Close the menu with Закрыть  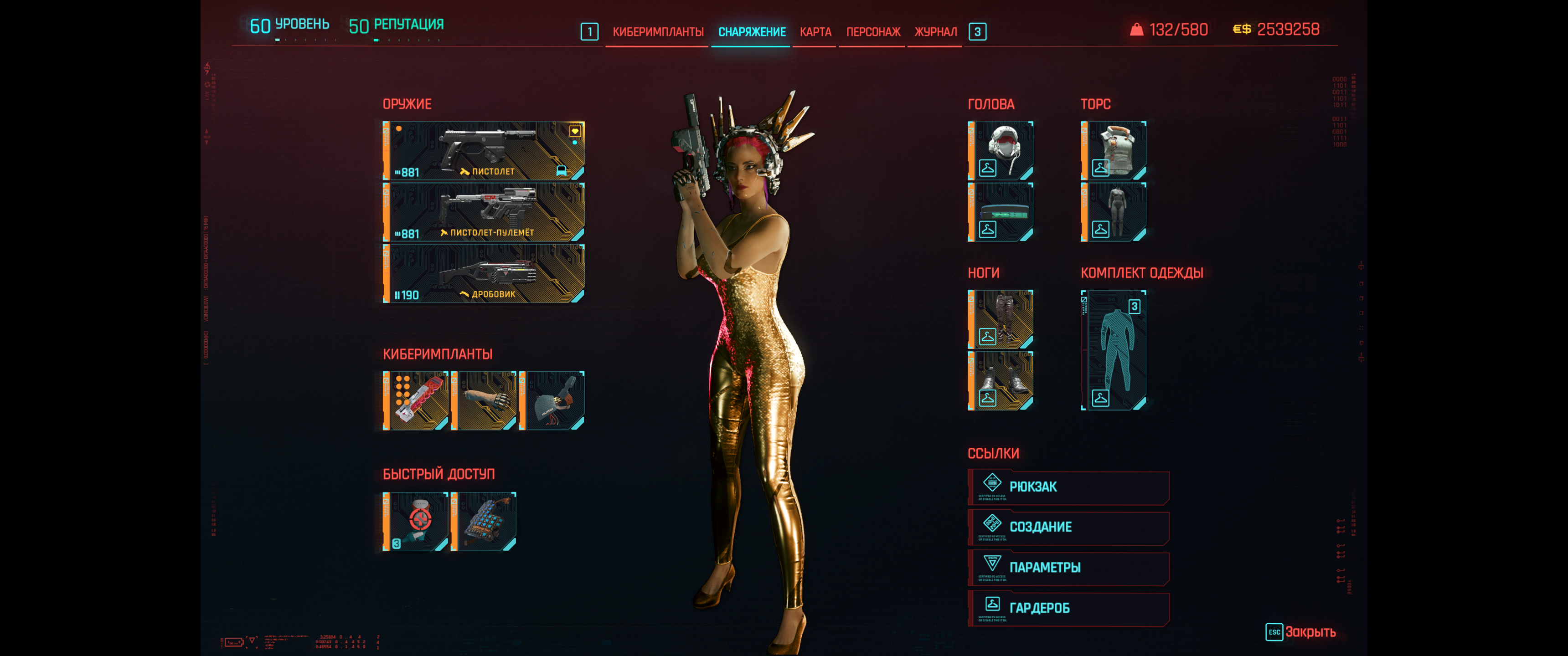click(x=1301, y=632)
